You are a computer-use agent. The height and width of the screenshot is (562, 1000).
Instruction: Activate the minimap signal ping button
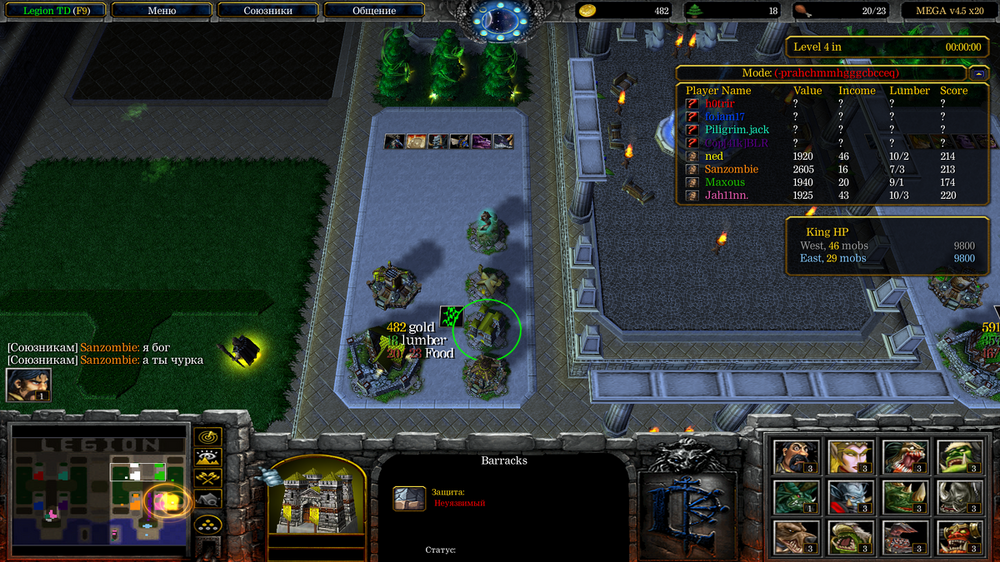pyautogui.click(x=208, y=437)
